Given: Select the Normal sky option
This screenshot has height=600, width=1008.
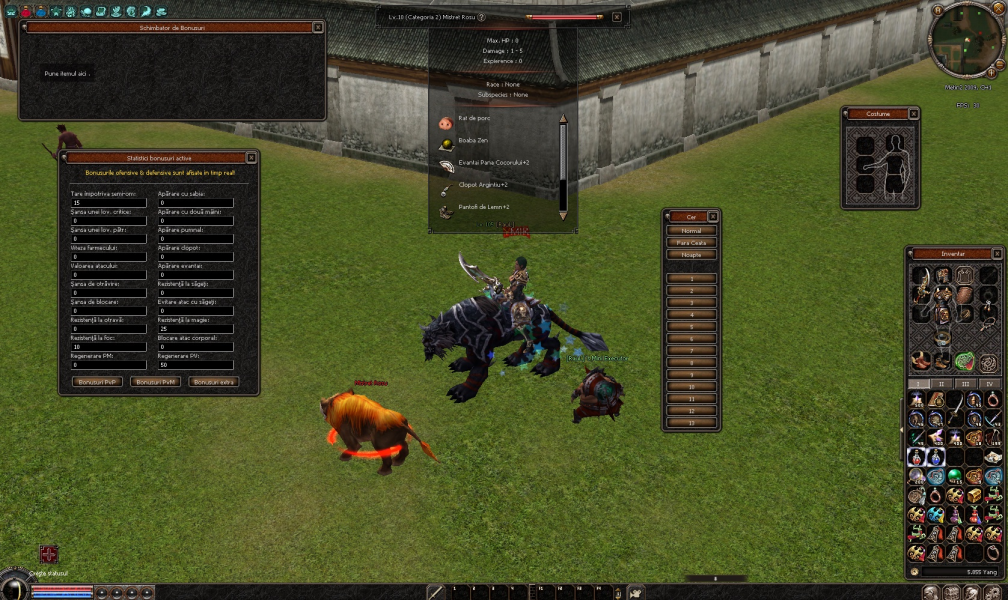Looking at the screenshot, I should (x=691, y=230).
